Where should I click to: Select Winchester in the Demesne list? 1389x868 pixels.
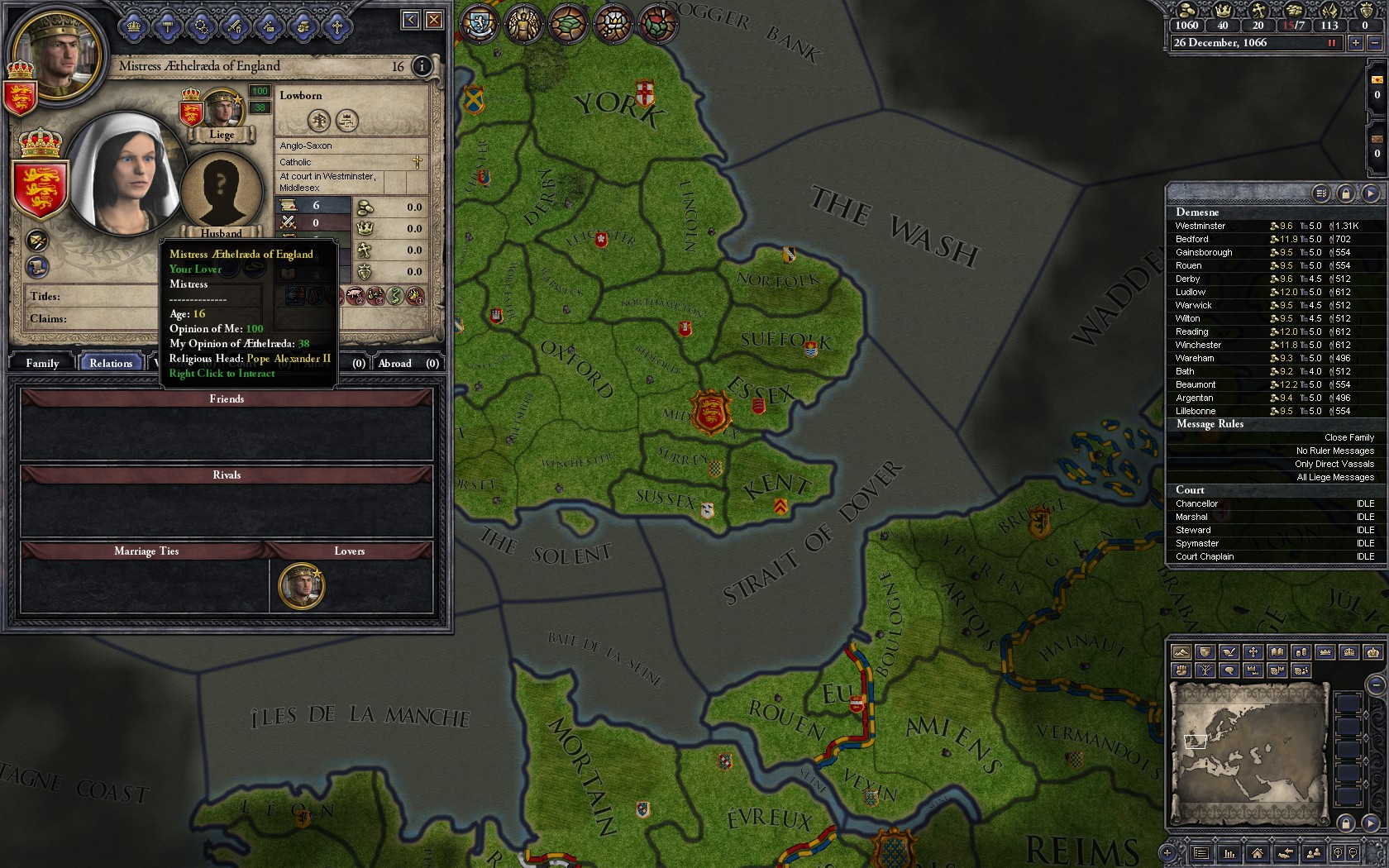[1198, 345]
